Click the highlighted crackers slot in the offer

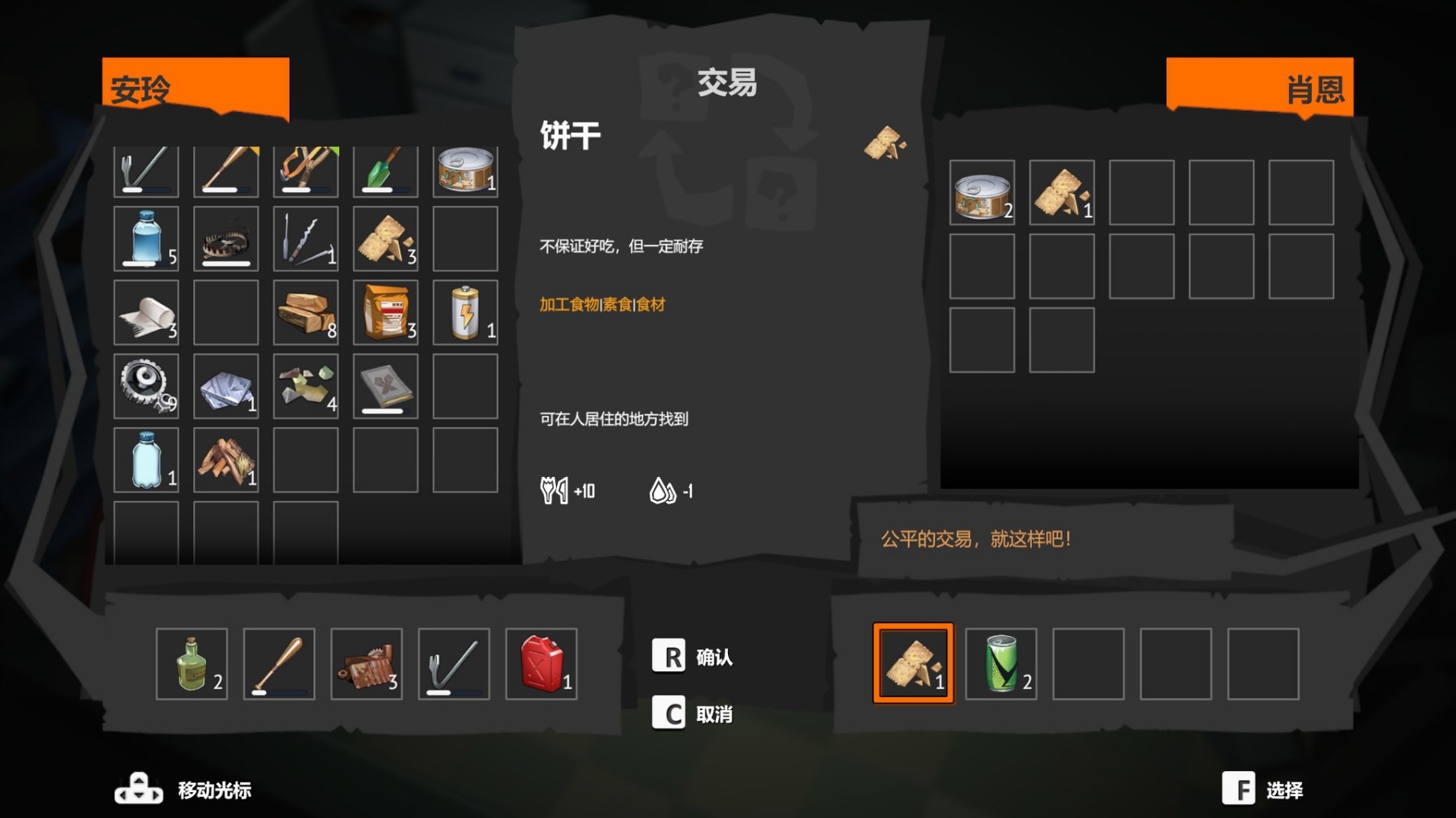914,663
